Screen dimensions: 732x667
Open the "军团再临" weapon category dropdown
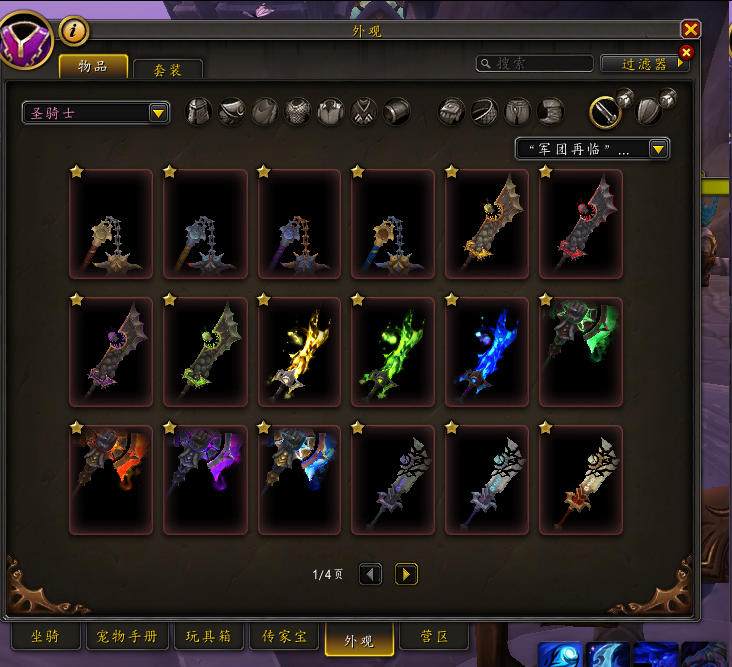click(x=592, y=149)
